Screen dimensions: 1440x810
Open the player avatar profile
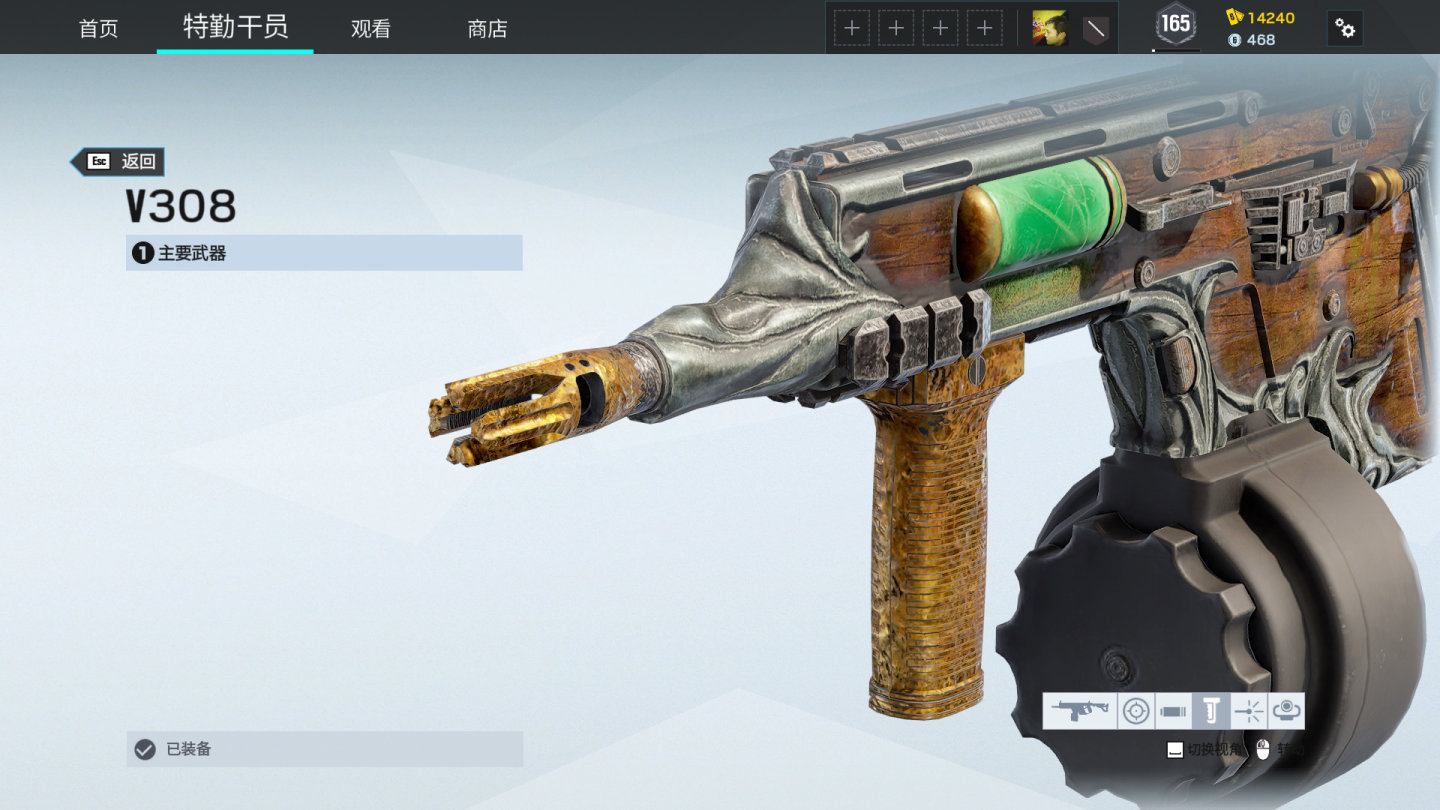pos(1049,28)
